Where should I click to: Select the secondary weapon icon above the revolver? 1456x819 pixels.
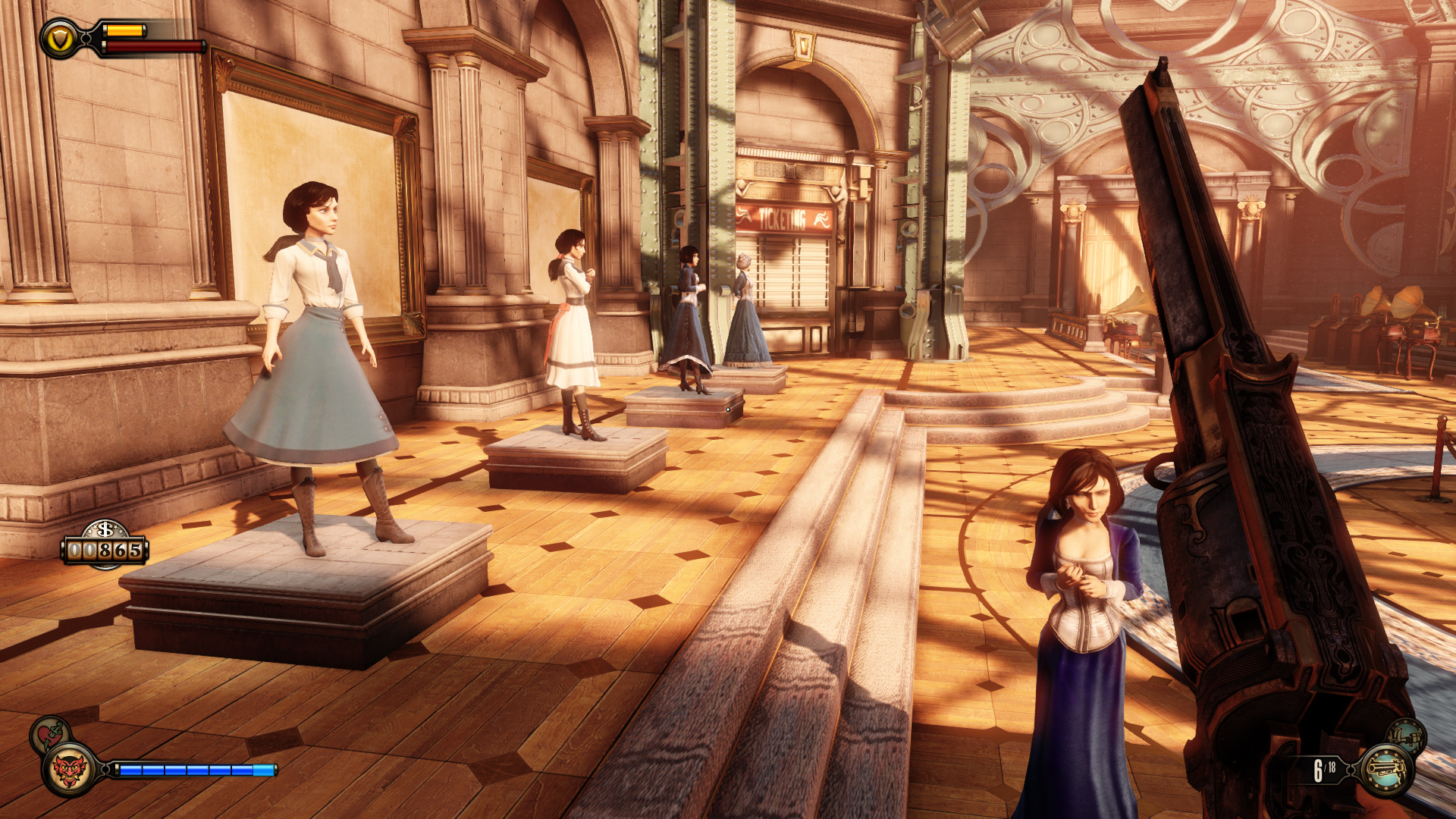tap(1407, 736)
